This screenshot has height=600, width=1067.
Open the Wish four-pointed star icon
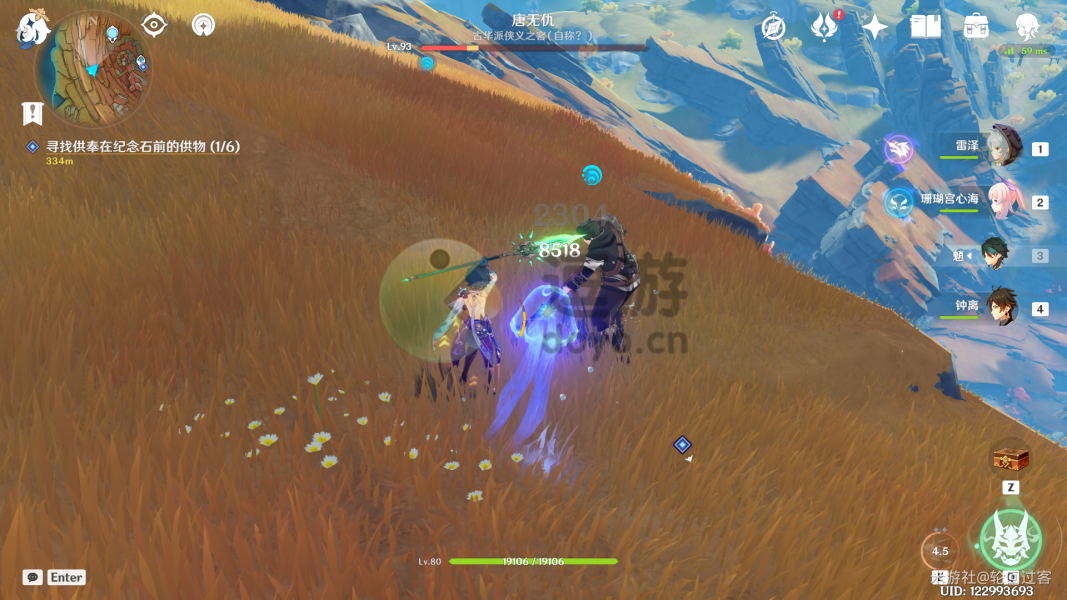tap(875, 27)
